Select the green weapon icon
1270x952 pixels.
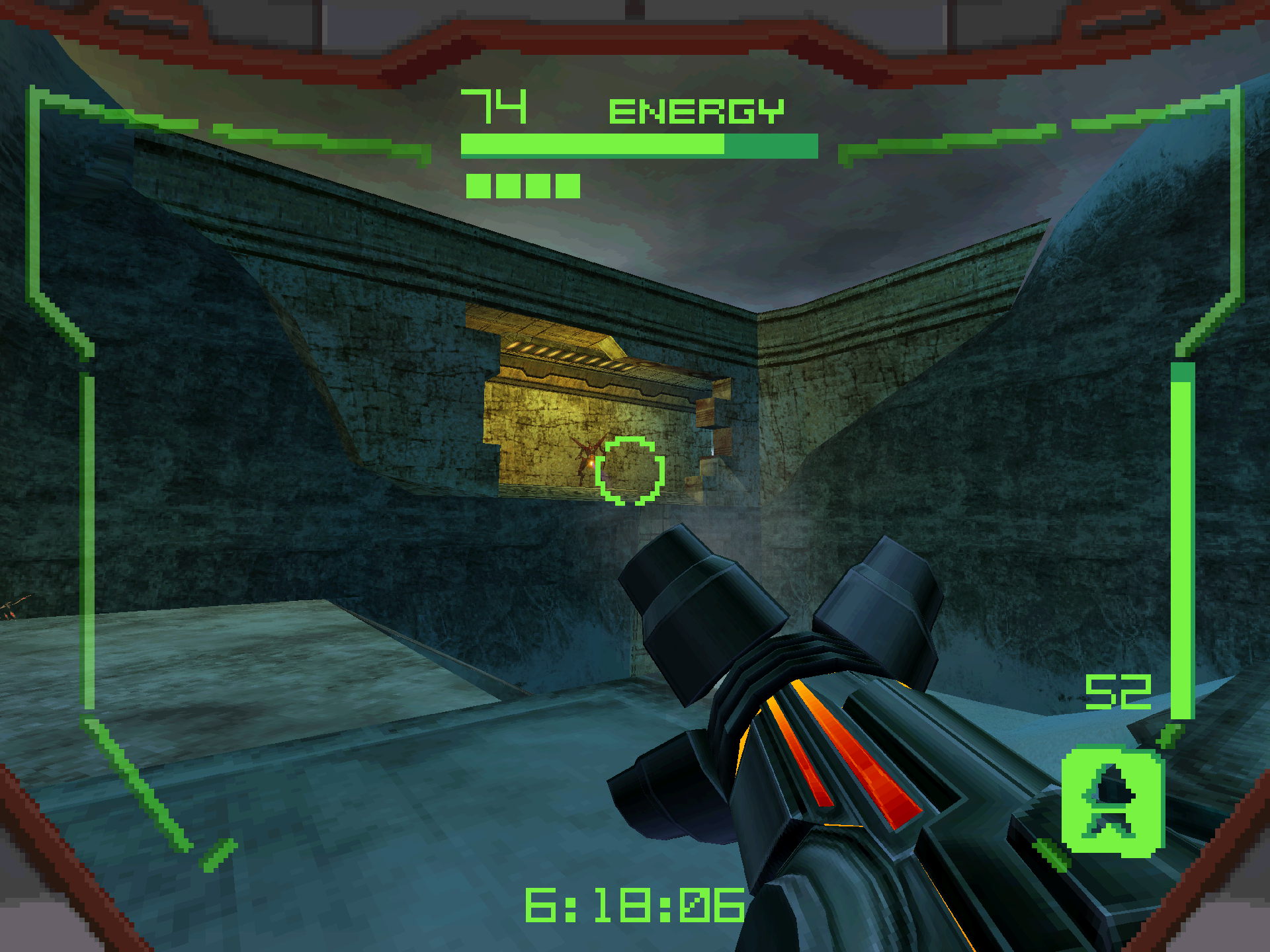[1112, 801]
